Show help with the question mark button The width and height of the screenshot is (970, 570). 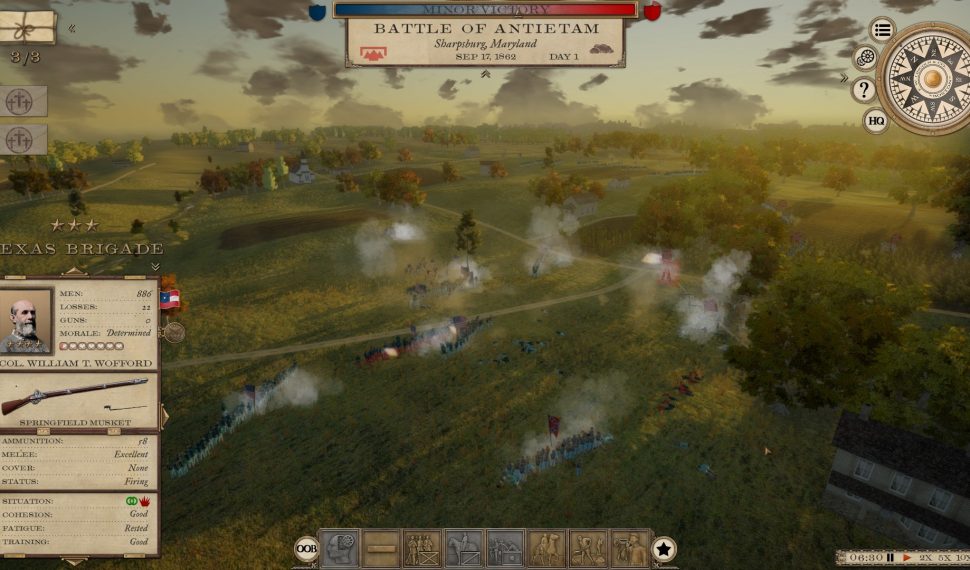864,90
